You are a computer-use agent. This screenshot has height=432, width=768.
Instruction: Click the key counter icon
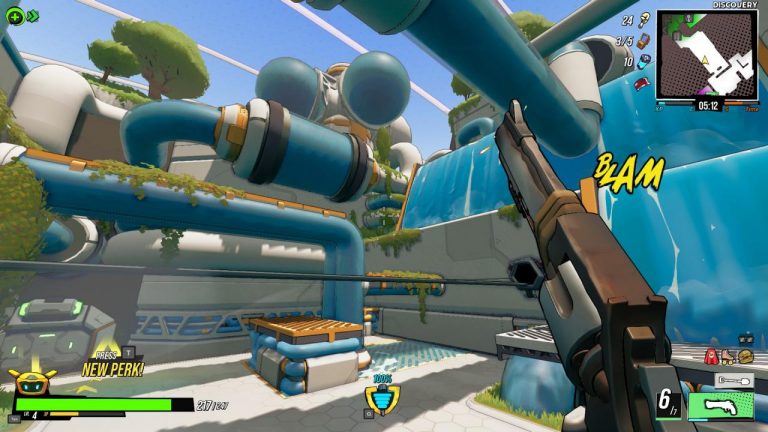(645, 19)
